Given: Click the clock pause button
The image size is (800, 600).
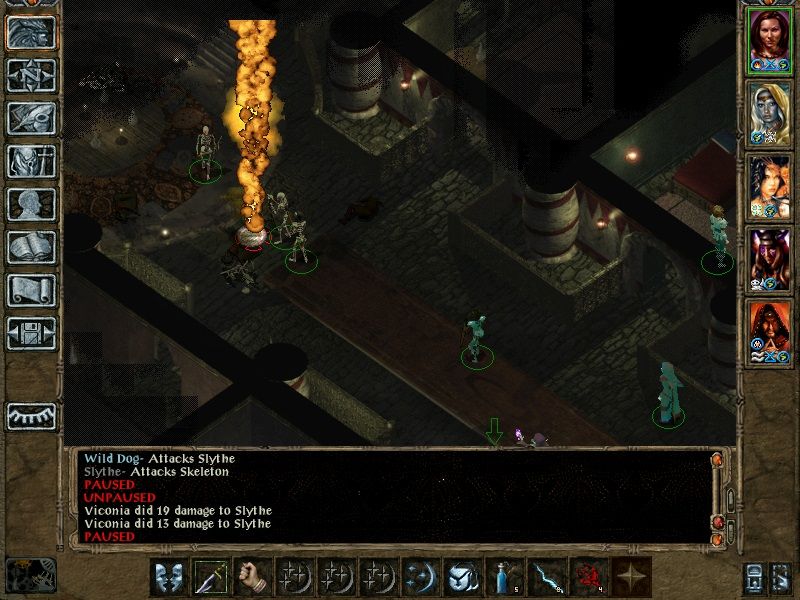Looking at the screenshot, I should pyautogui.click(x=30, y=574).
